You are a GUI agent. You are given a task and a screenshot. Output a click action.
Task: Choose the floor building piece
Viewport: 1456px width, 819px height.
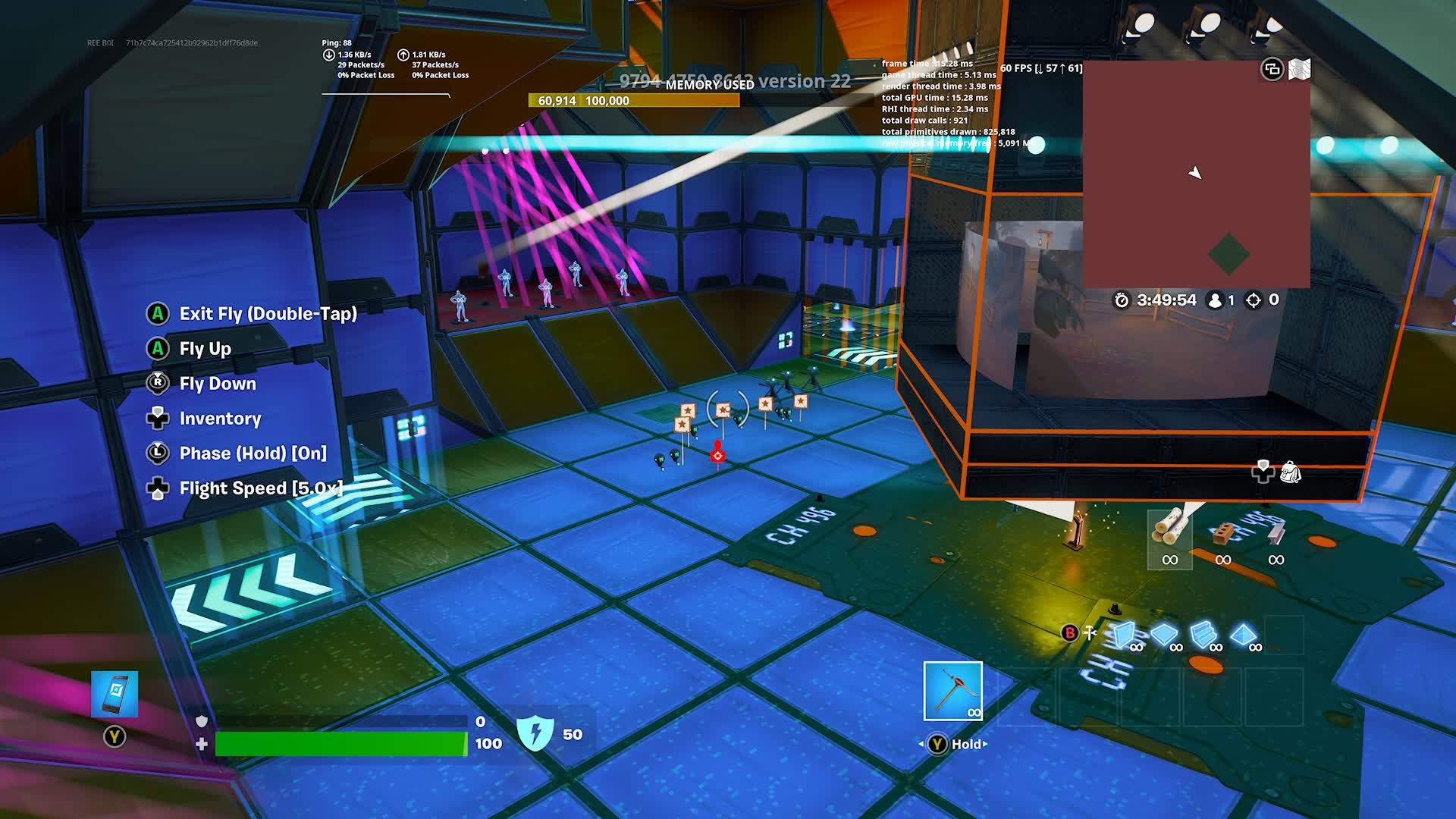[1163, 635]
